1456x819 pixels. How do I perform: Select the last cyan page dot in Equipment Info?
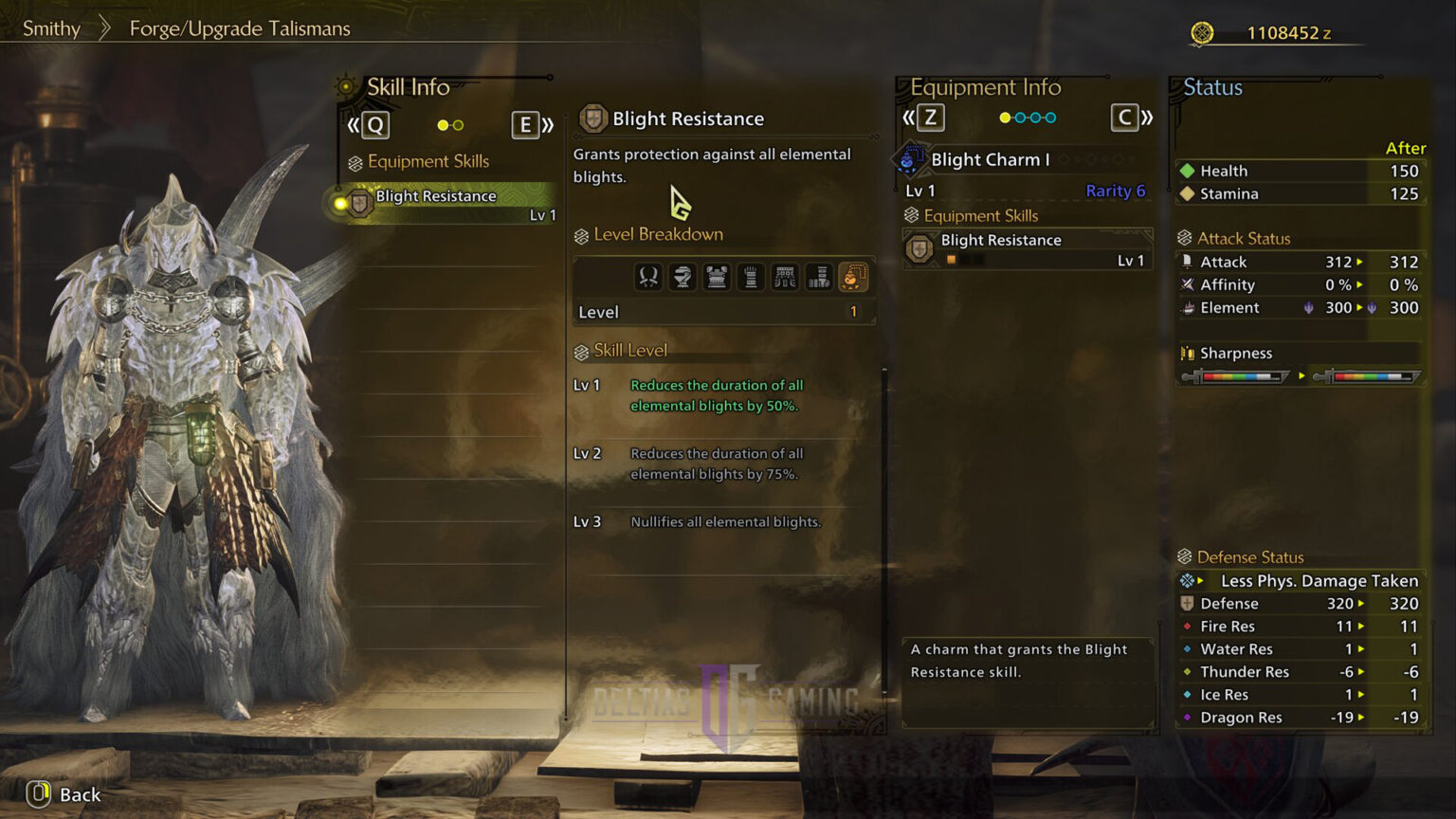[x=1051, y=118]
